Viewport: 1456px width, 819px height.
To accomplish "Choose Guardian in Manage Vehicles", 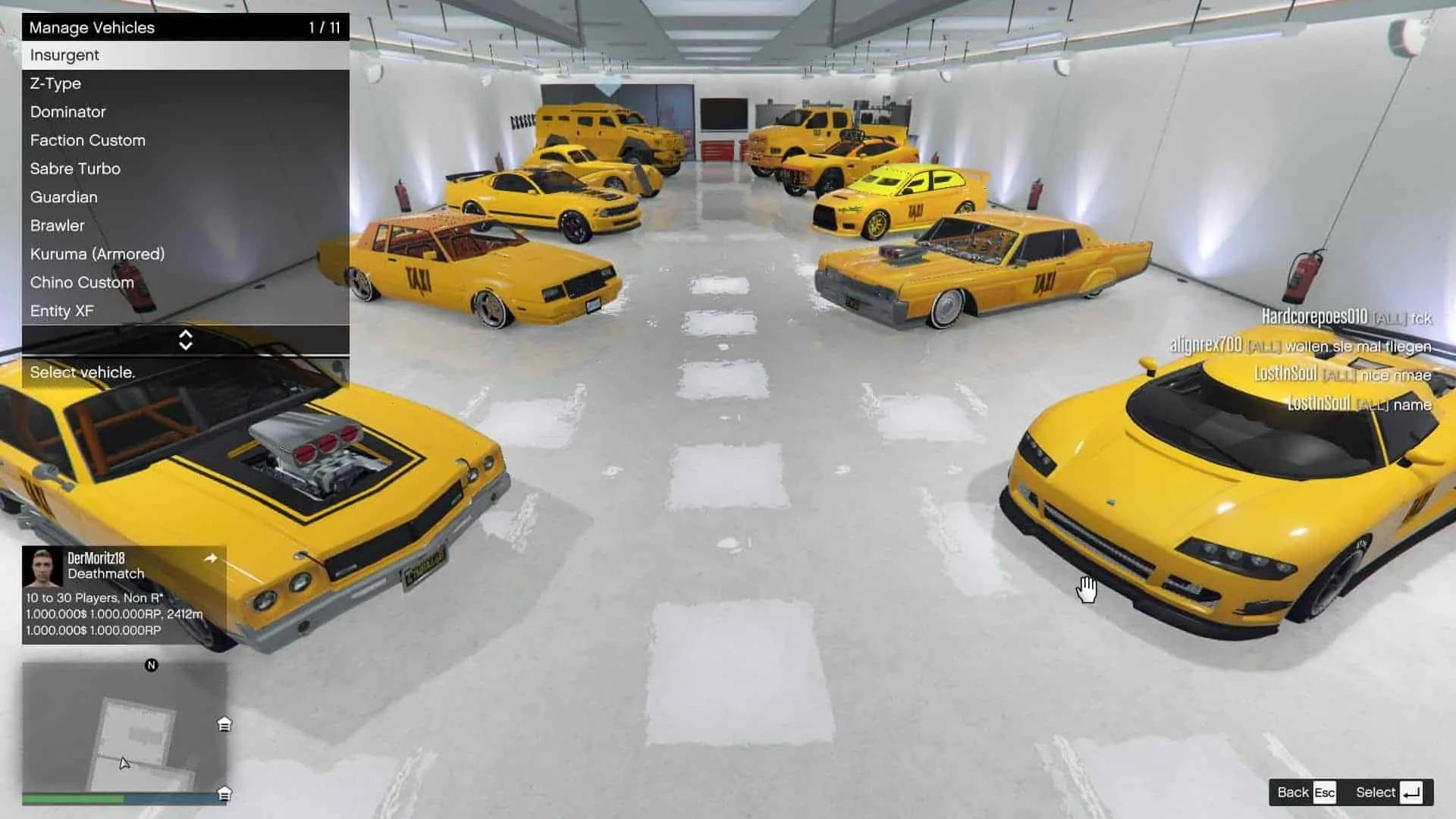I will 185,197.
